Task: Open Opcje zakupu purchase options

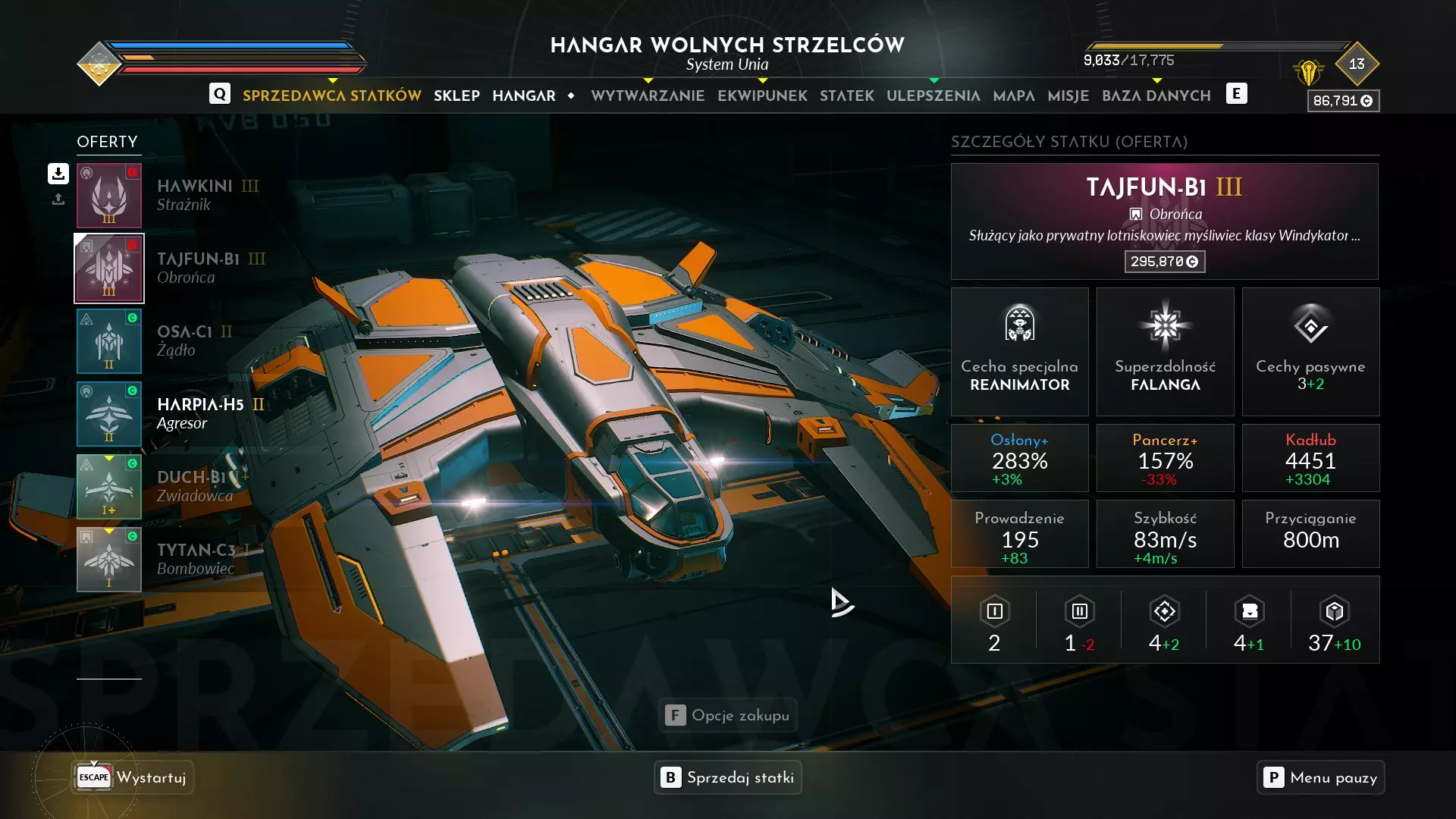Action: 727,715
